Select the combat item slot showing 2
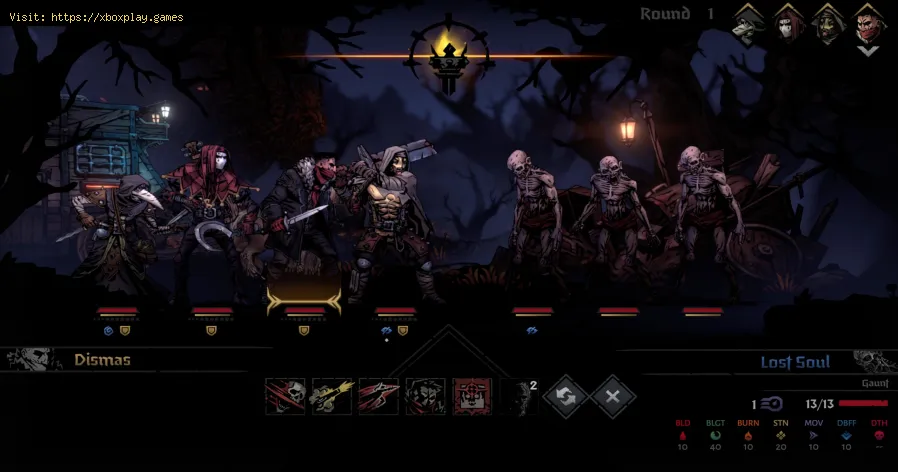Screen dimensions: 898x472 (x=520, y=397)
